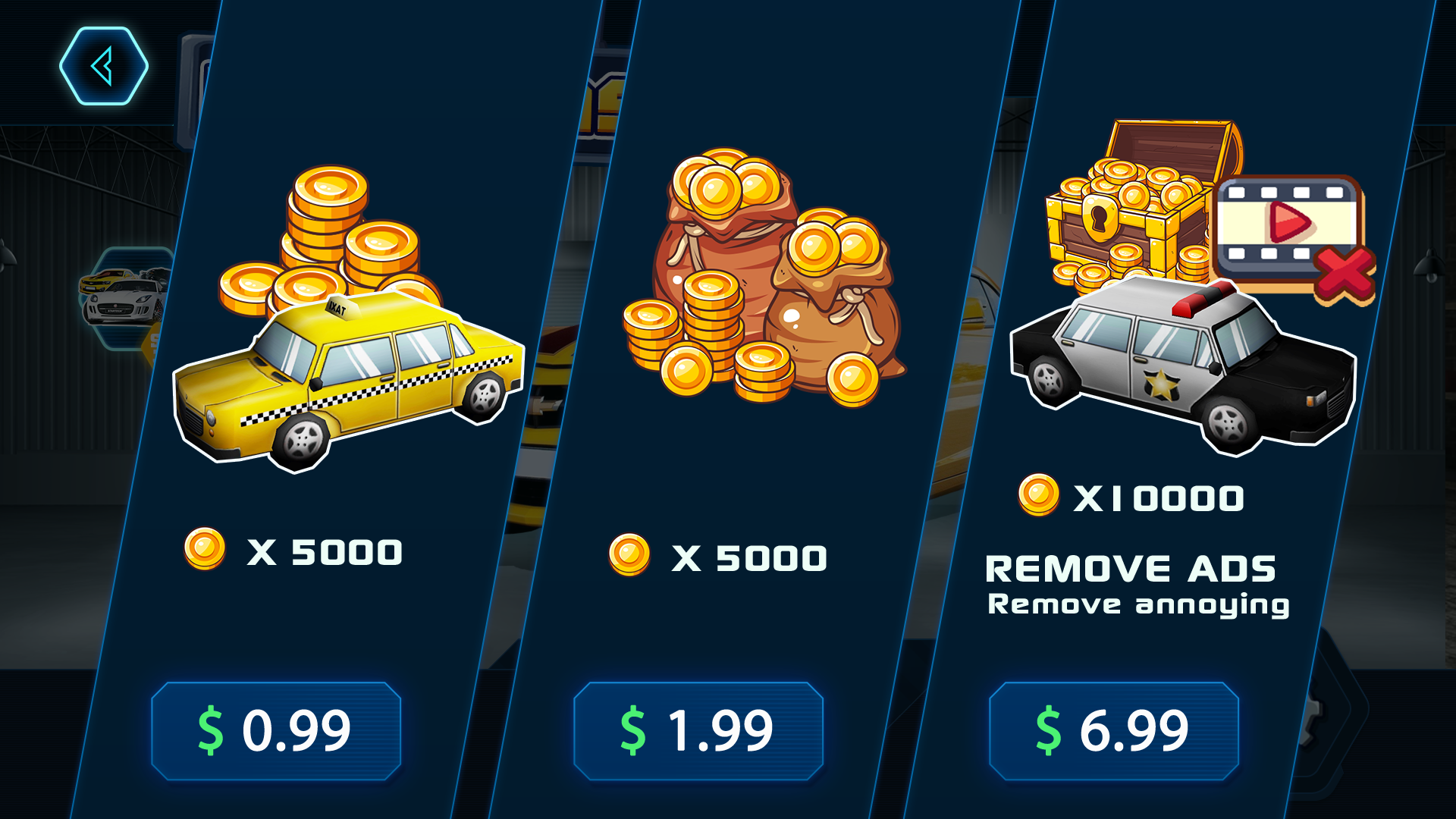Tap the back arrow button

tap(102, 64)
